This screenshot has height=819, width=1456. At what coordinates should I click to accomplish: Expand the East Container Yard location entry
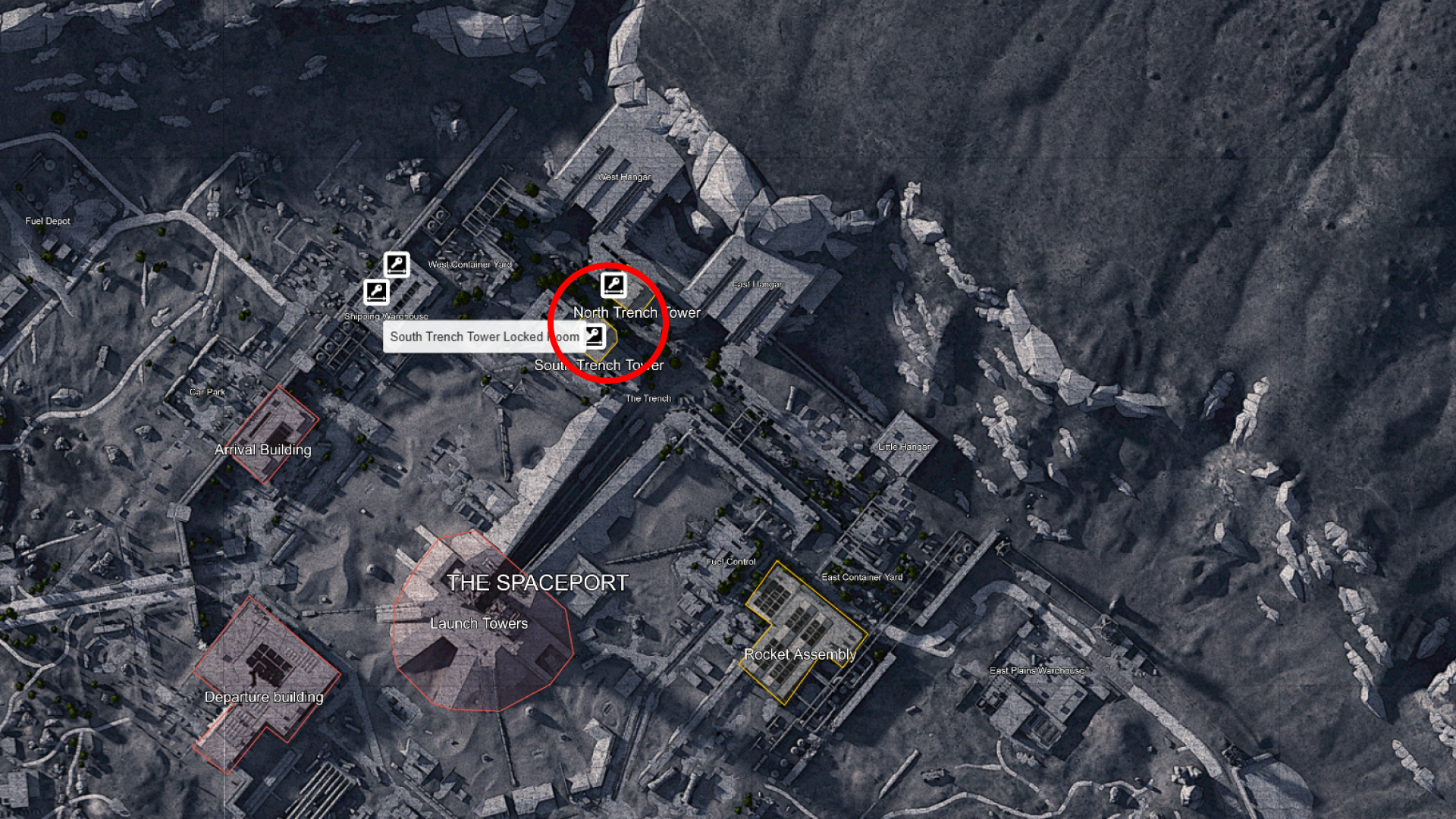click(x=864, y=576)
